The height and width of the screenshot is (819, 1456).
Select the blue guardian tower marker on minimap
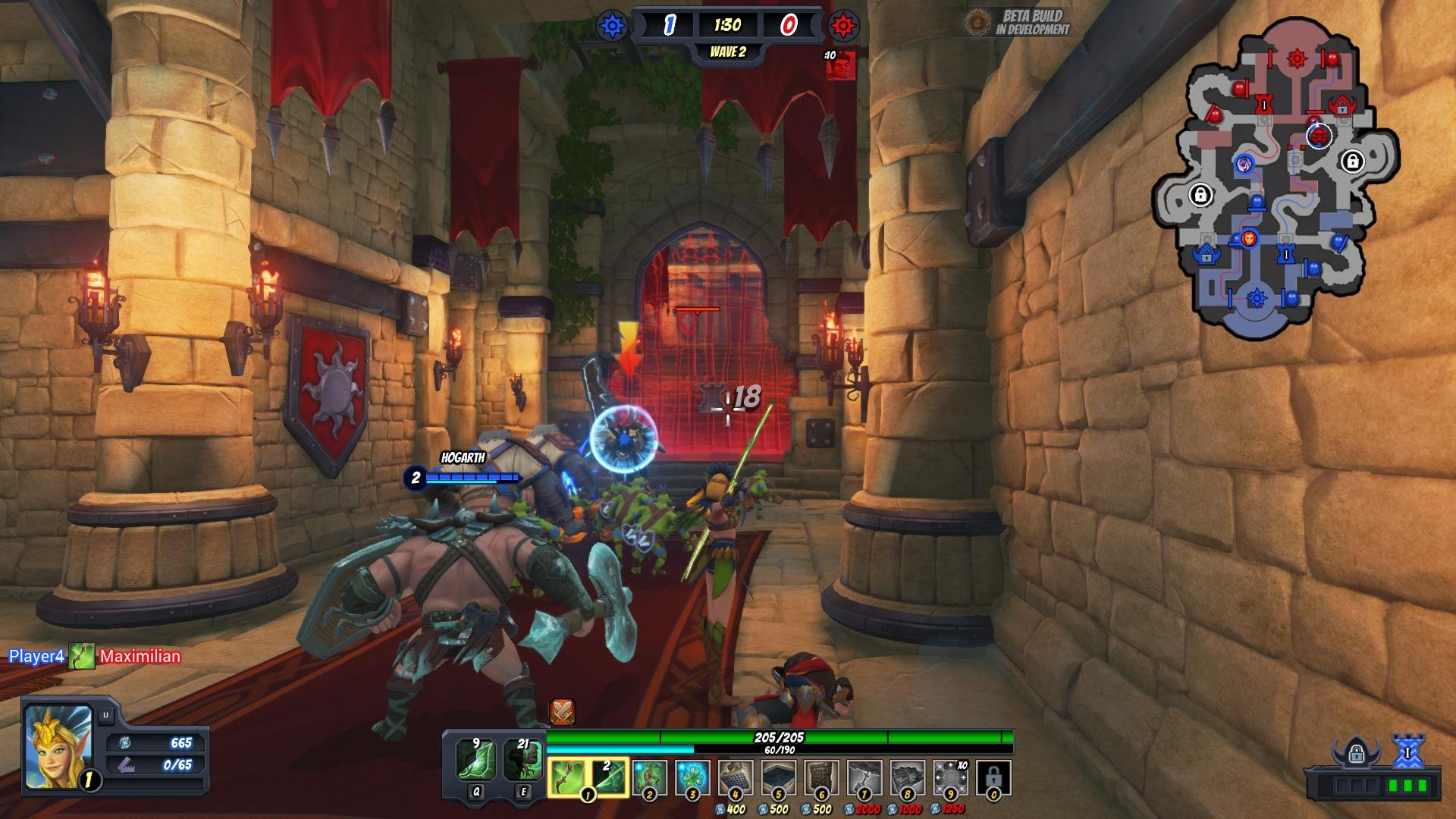[x=1285, y=255]
